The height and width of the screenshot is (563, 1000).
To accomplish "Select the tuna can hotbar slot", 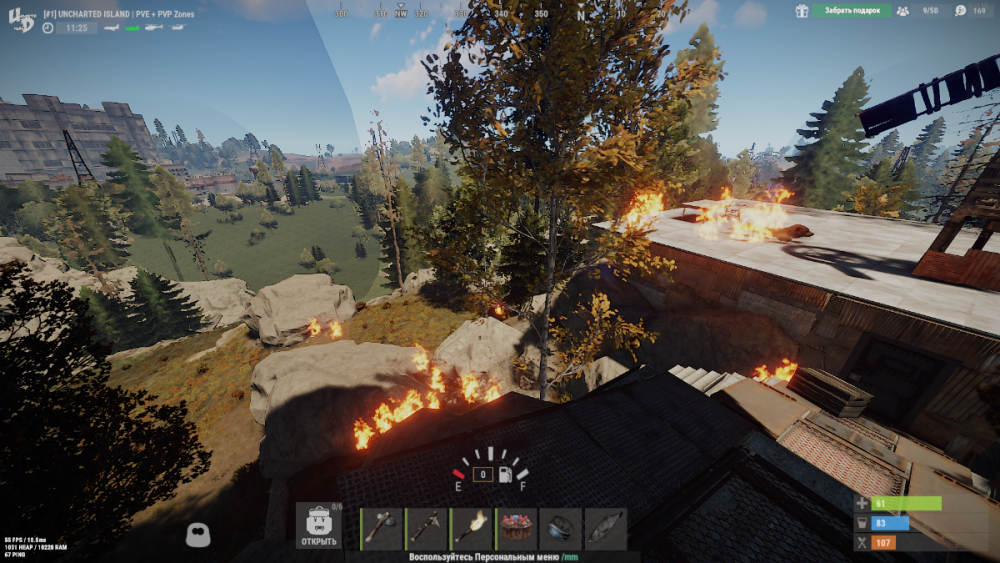I will tap(560, 529).
